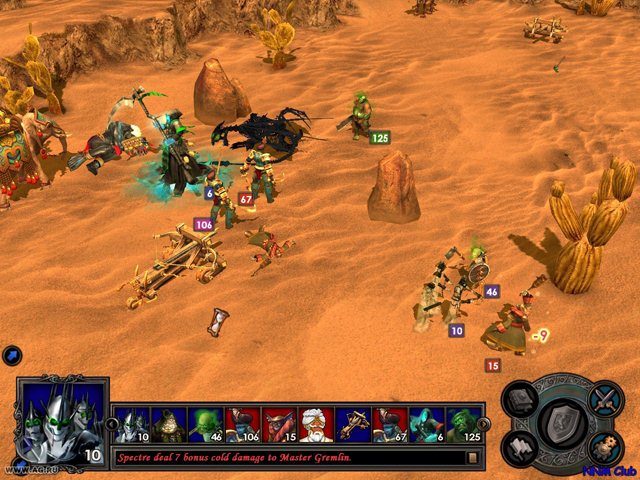Pick the turn bar portrait numbered 125
The height and width of the screenshot is (480, 640).
(464, 425)
